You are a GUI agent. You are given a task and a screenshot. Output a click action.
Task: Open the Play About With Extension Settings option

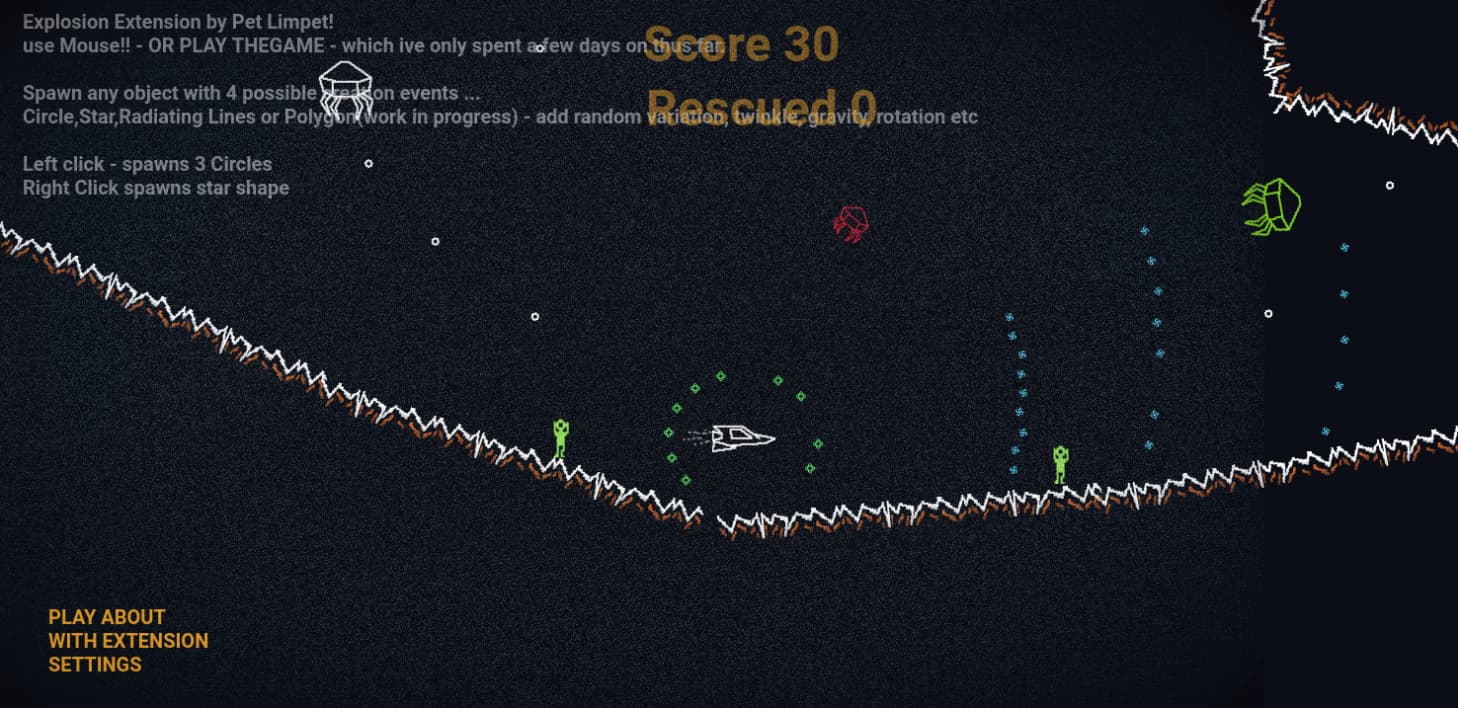[128, 640]
